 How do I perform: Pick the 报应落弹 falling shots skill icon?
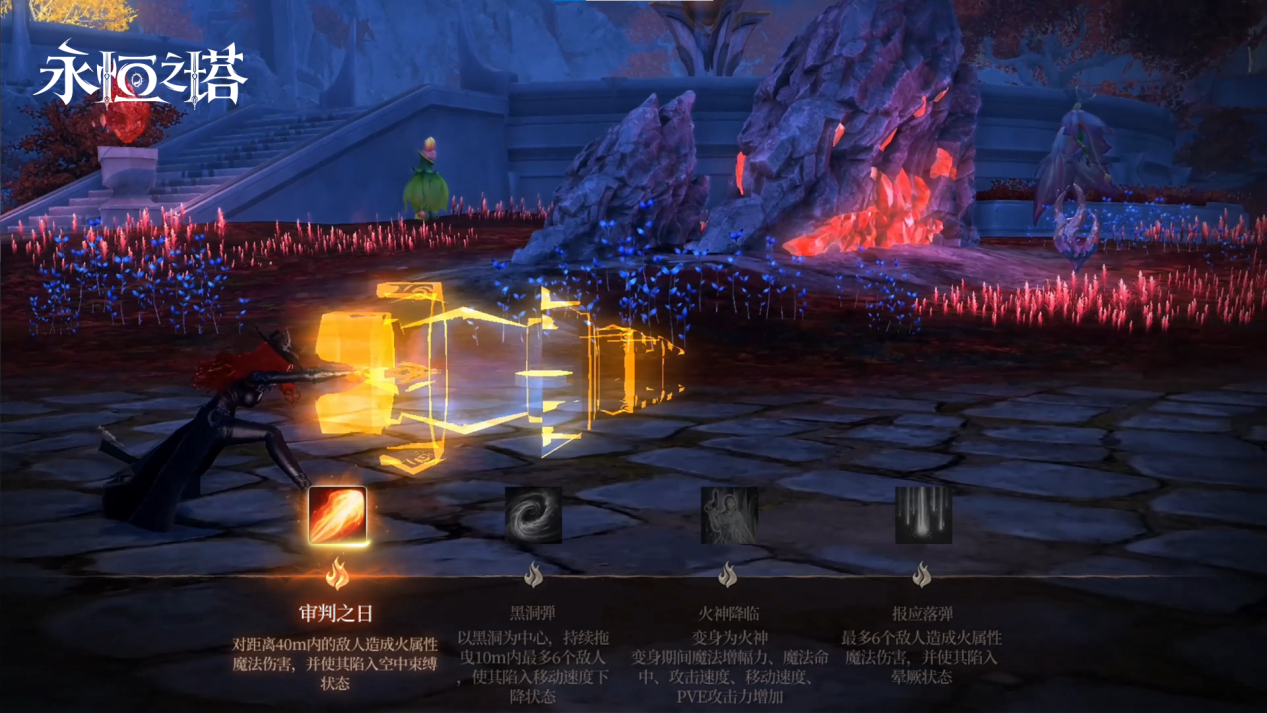pos(922,516)
